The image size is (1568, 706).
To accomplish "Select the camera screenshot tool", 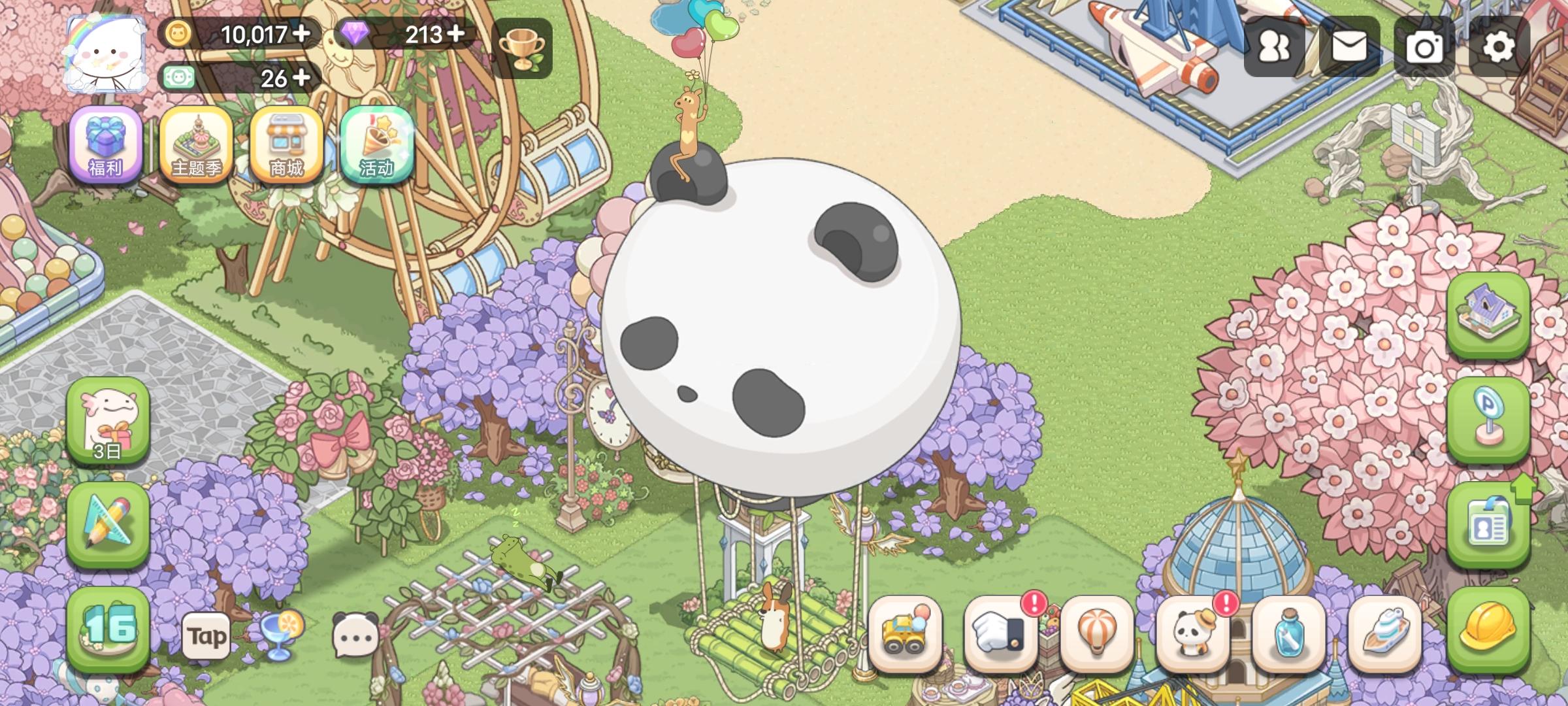I will point(1426,47).
